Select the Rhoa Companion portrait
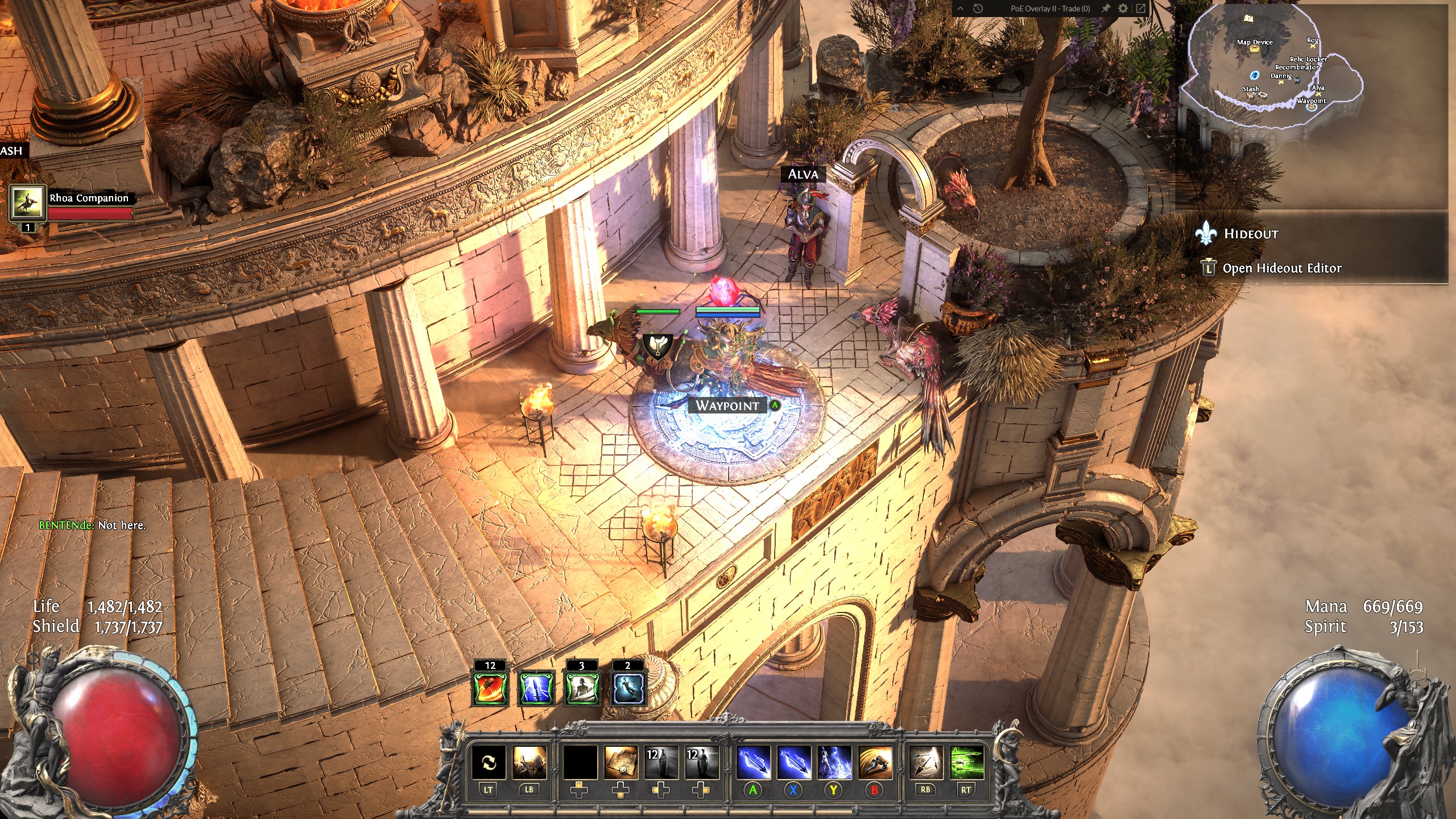This screenshot has width=1456, height=819. click(x=27, y=203)
